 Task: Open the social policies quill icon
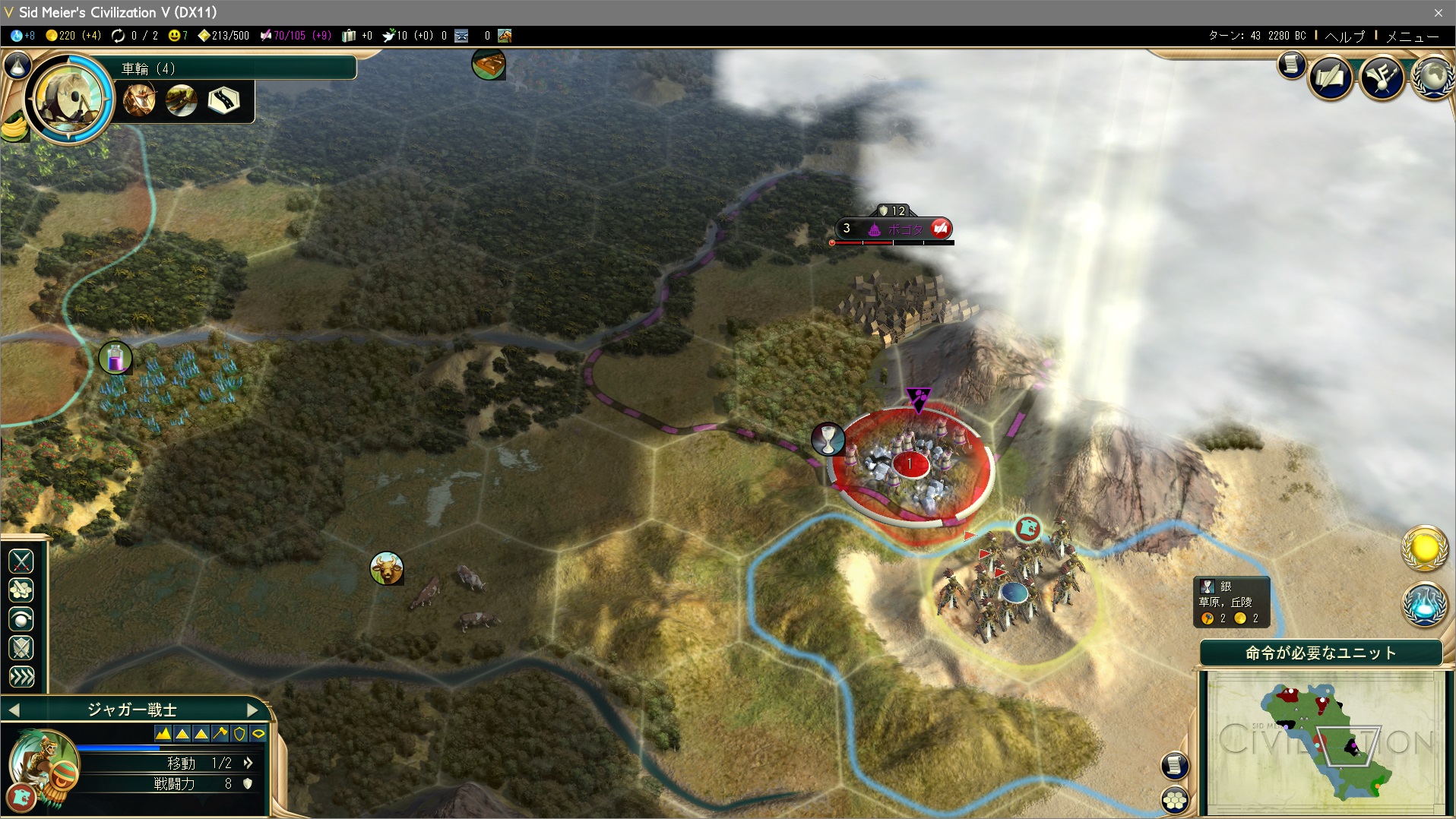coord(1330,77)
